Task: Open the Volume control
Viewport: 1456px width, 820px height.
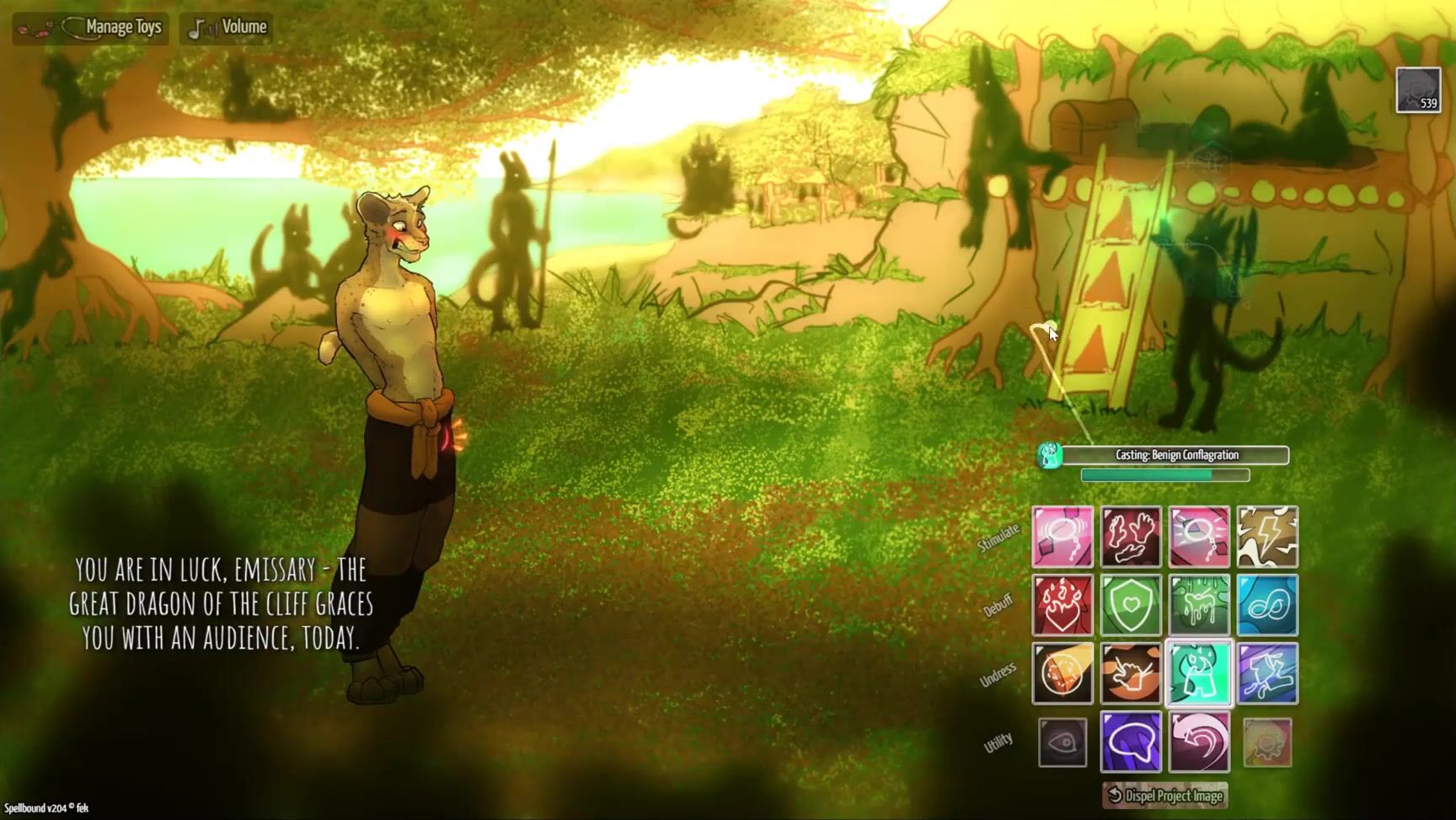Action: (227, 28)
